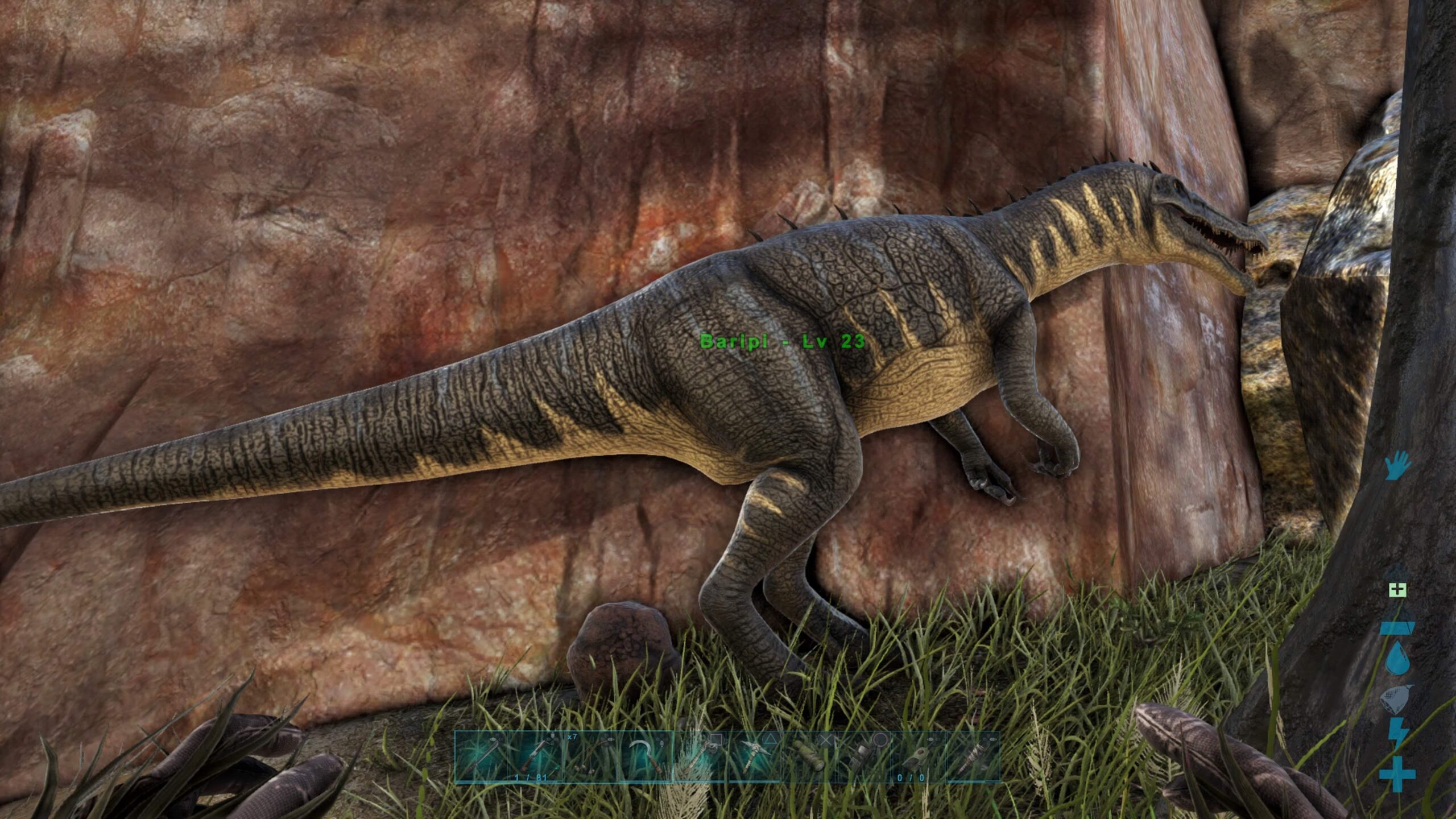Select the spear in the first hotbar slot
Viewport: 1456px width, 819px height.
click(482, 756)
